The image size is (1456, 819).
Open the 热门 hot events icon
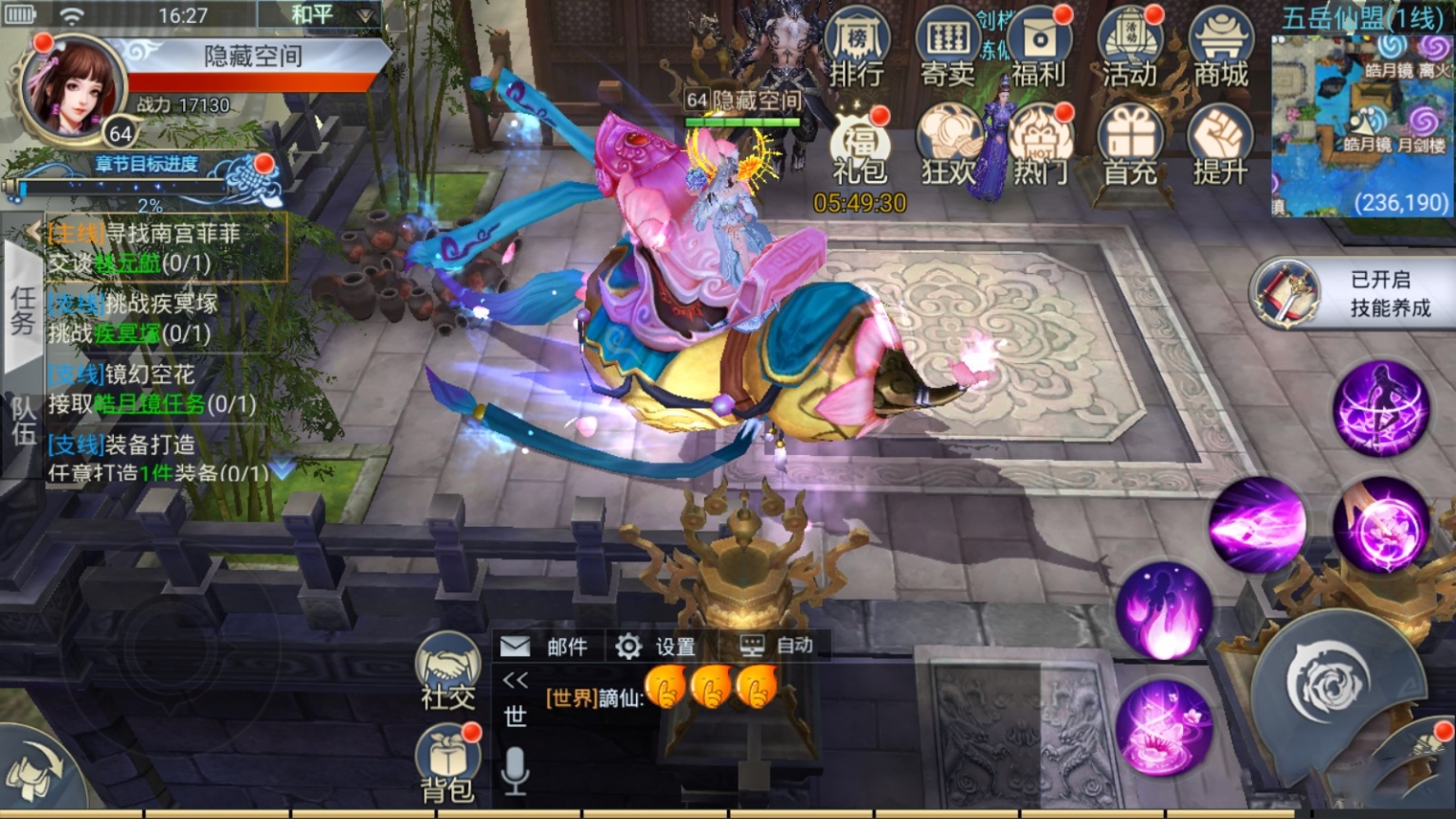pos(1039,147)
